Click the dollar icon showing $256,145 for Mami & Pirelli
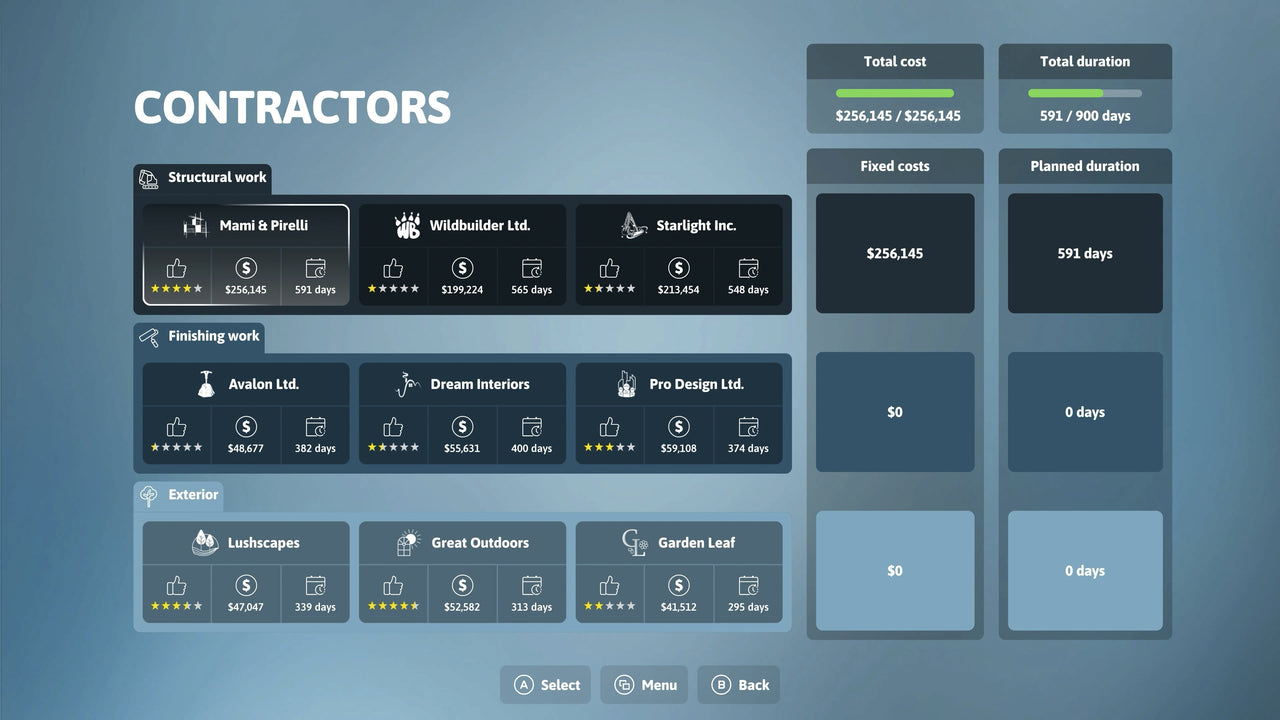This screenshot has height=720, width=1280. [x=246, y=267]
